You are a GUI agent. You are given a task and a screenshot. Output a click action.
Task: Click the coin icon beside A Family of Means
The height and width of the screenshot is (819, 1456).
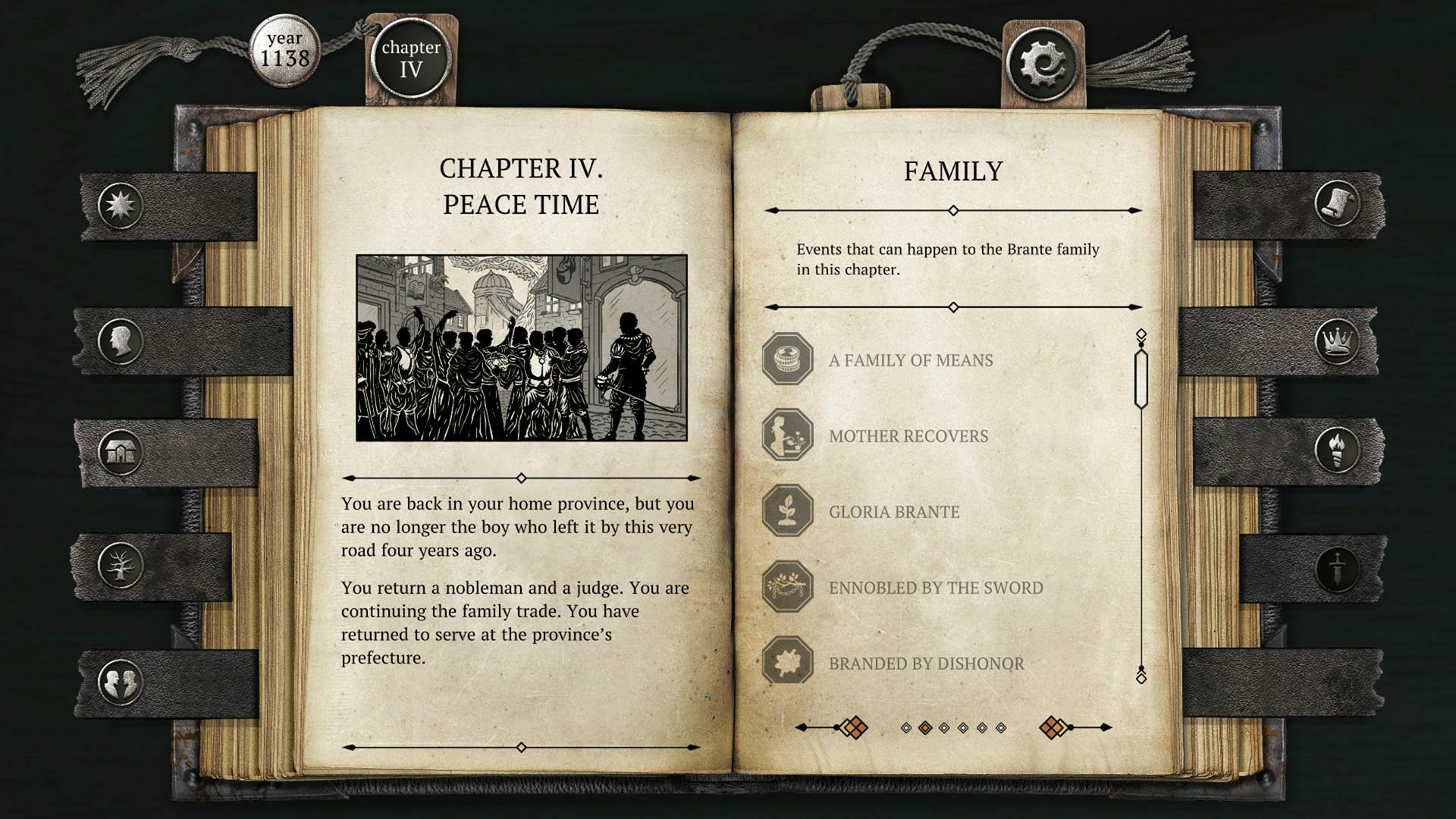pyautogui.click(x=787, y=360)
